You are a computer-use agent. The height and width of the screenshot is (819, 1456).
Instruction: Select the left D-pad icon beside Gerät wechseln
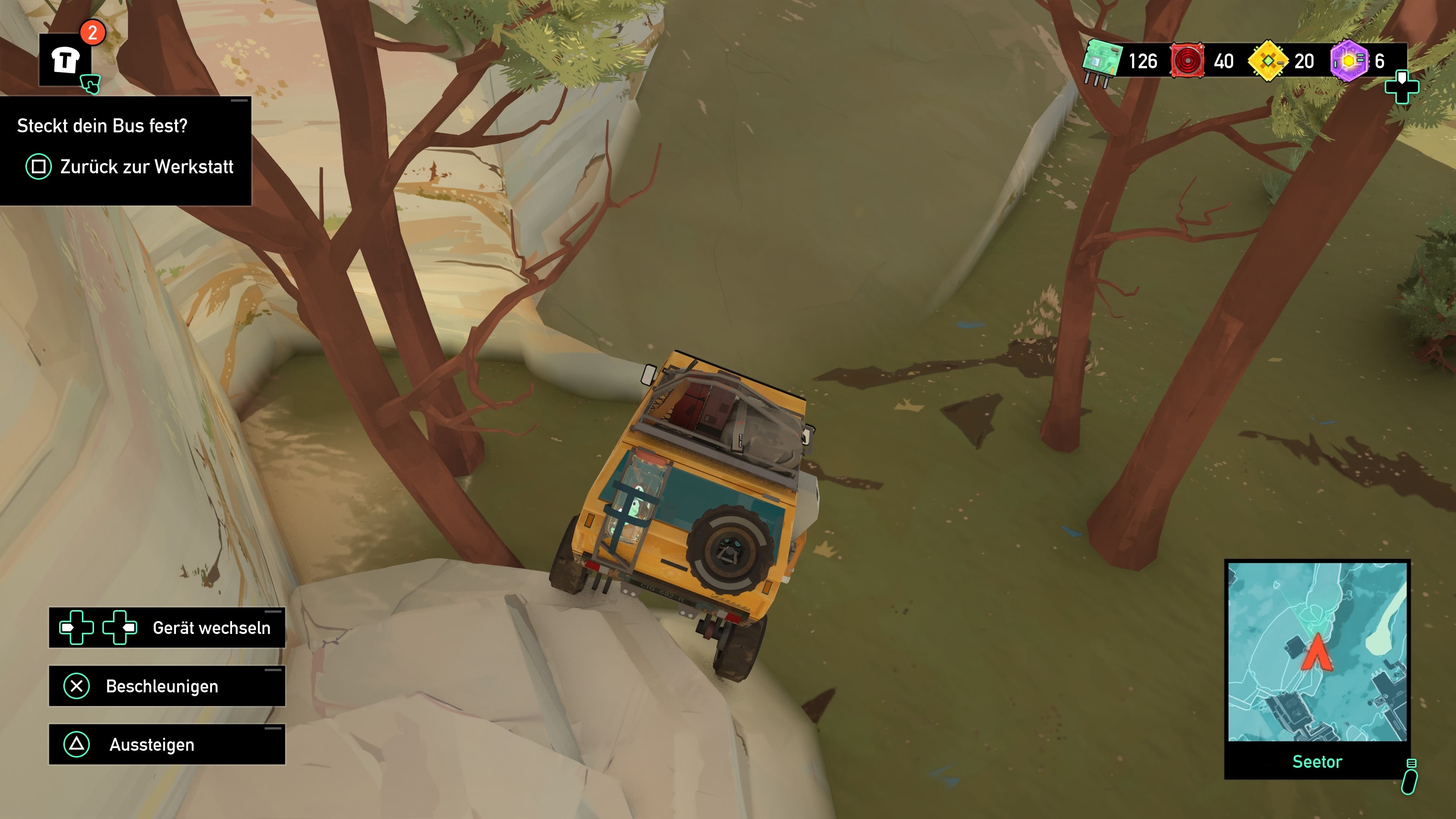point(77,628)
